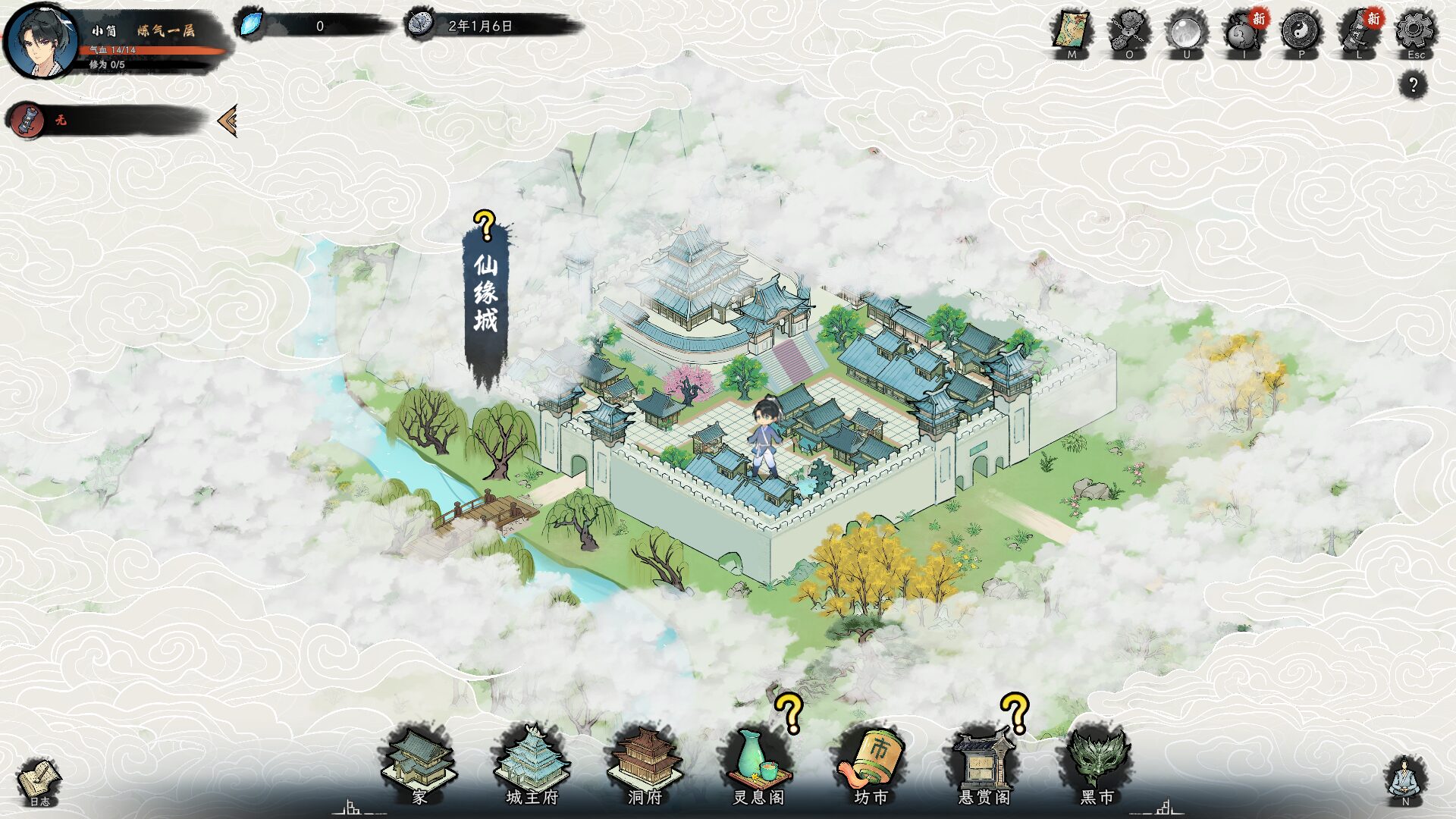This screenshot has width=1456, height=819.
Task: Collapse the quest tracker with the arrow
Action: [227, 121]
